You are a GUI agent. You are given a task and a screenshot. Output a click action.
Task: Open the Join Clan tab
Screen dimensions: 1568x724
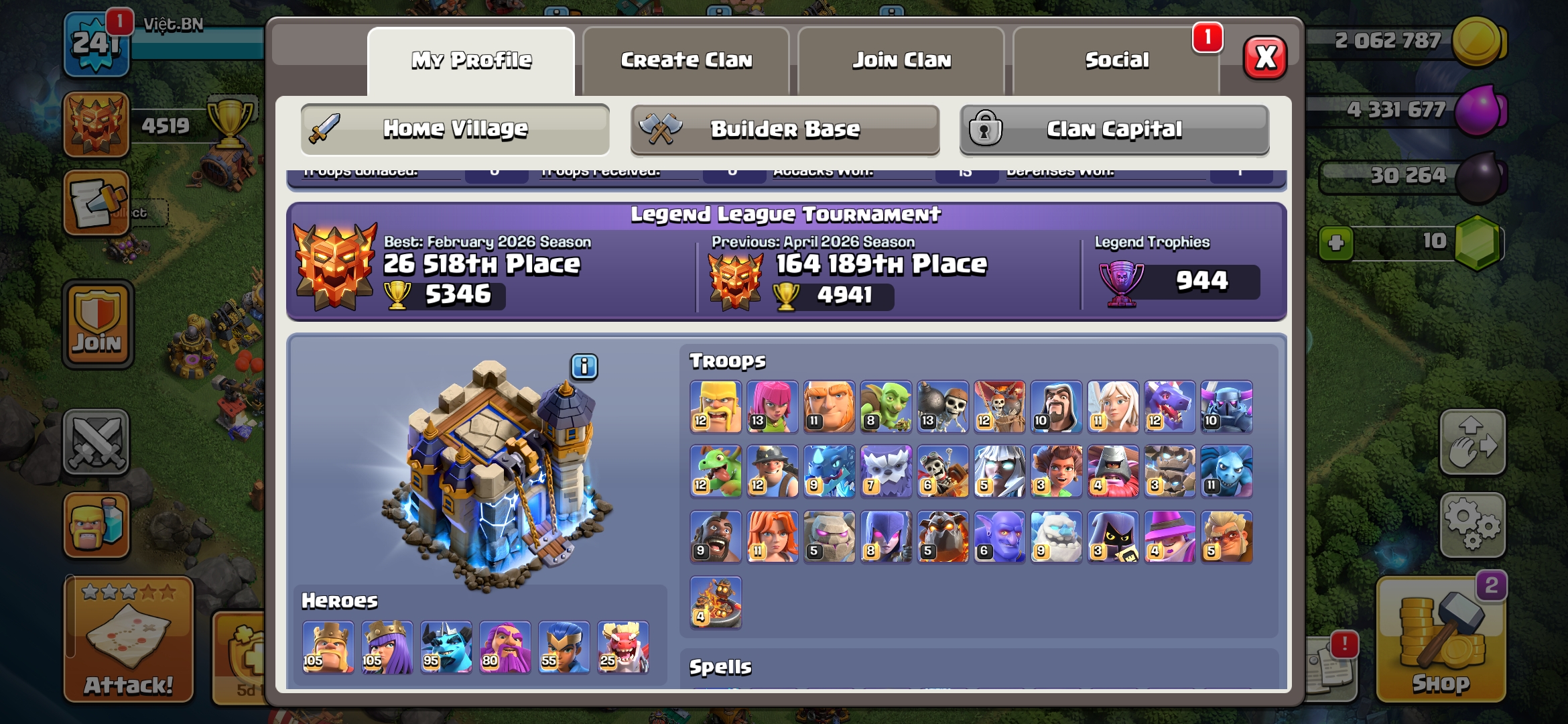tap(901, 60)
